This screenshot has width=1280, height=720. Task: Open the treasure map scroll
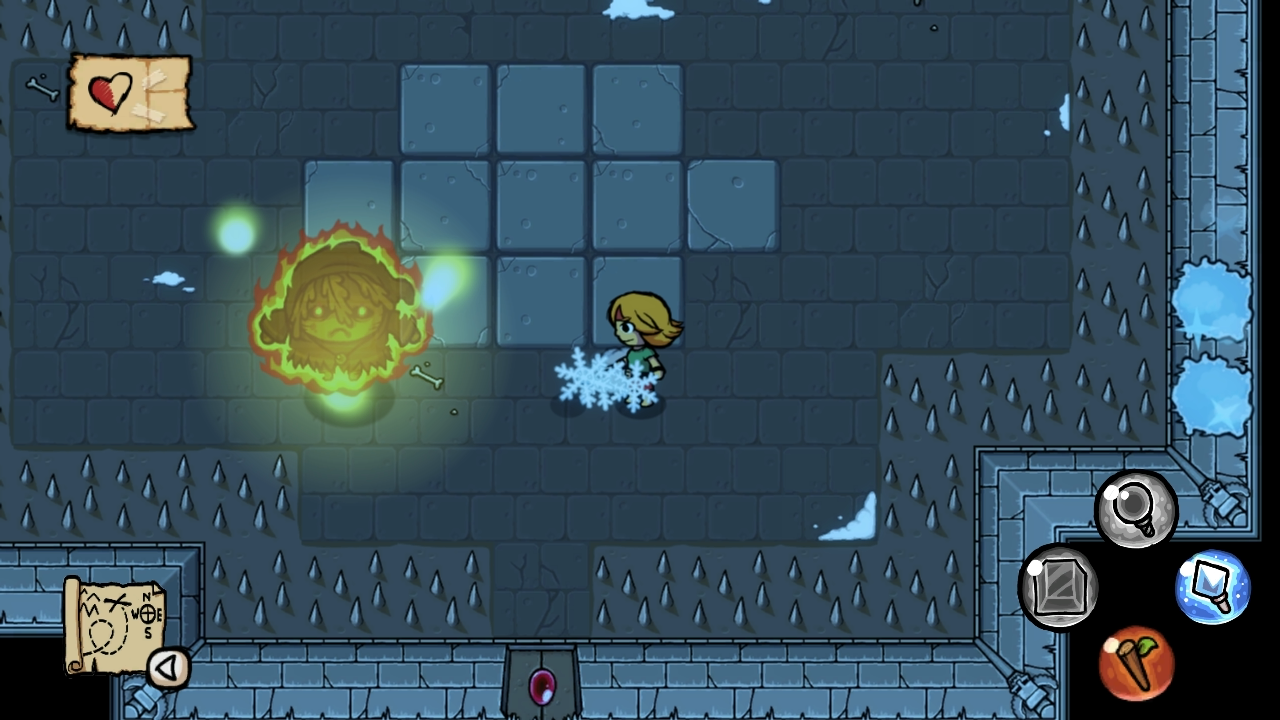point(112,622)
